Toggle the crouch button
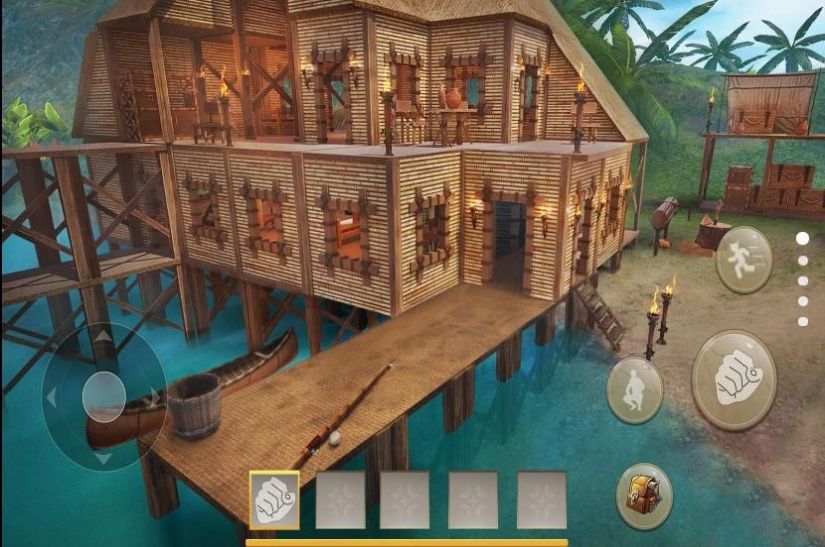The image size is (825, 547). [x=634, y=389]
